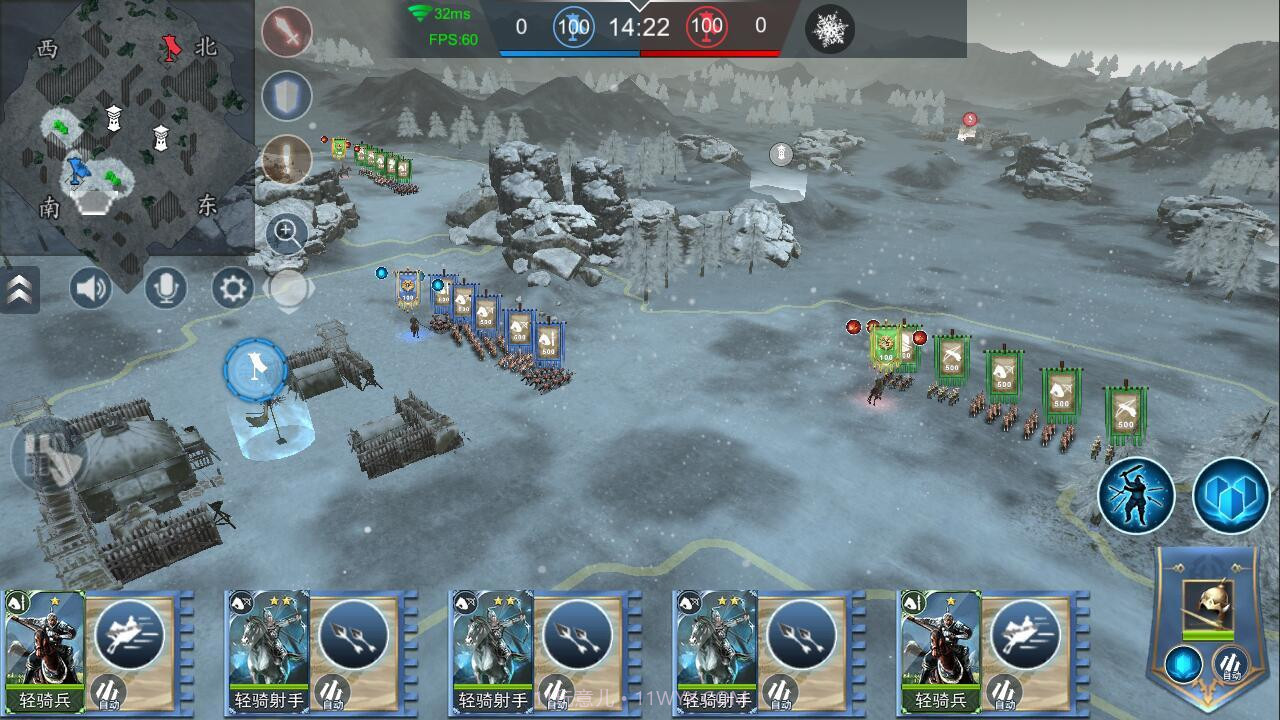Tap the red sword attack stance icon

287,33
